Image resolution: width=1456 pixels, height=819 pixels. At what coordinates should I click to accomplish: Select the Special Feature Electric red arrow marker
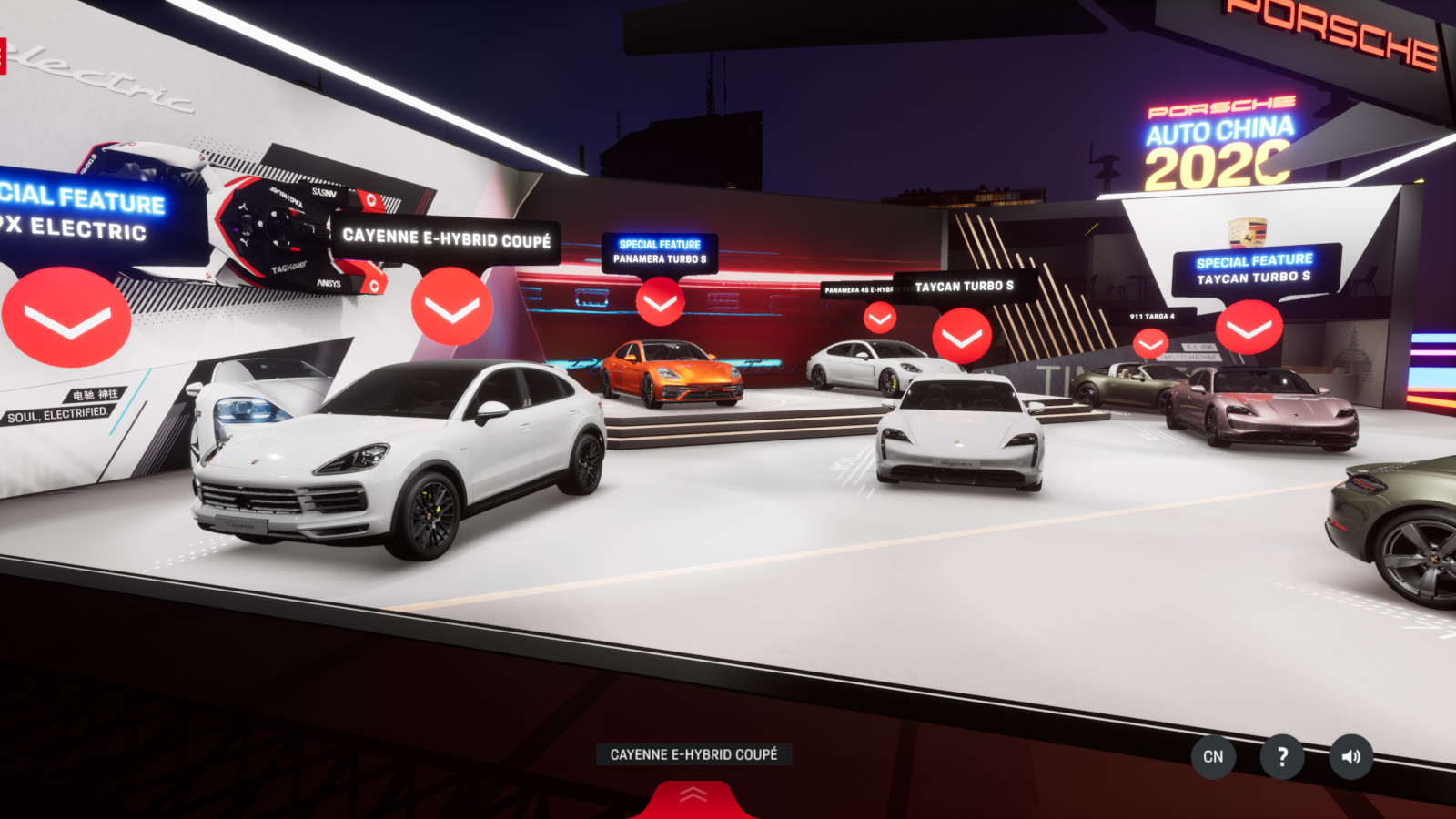pyautogui.click(x=66, y=317)
